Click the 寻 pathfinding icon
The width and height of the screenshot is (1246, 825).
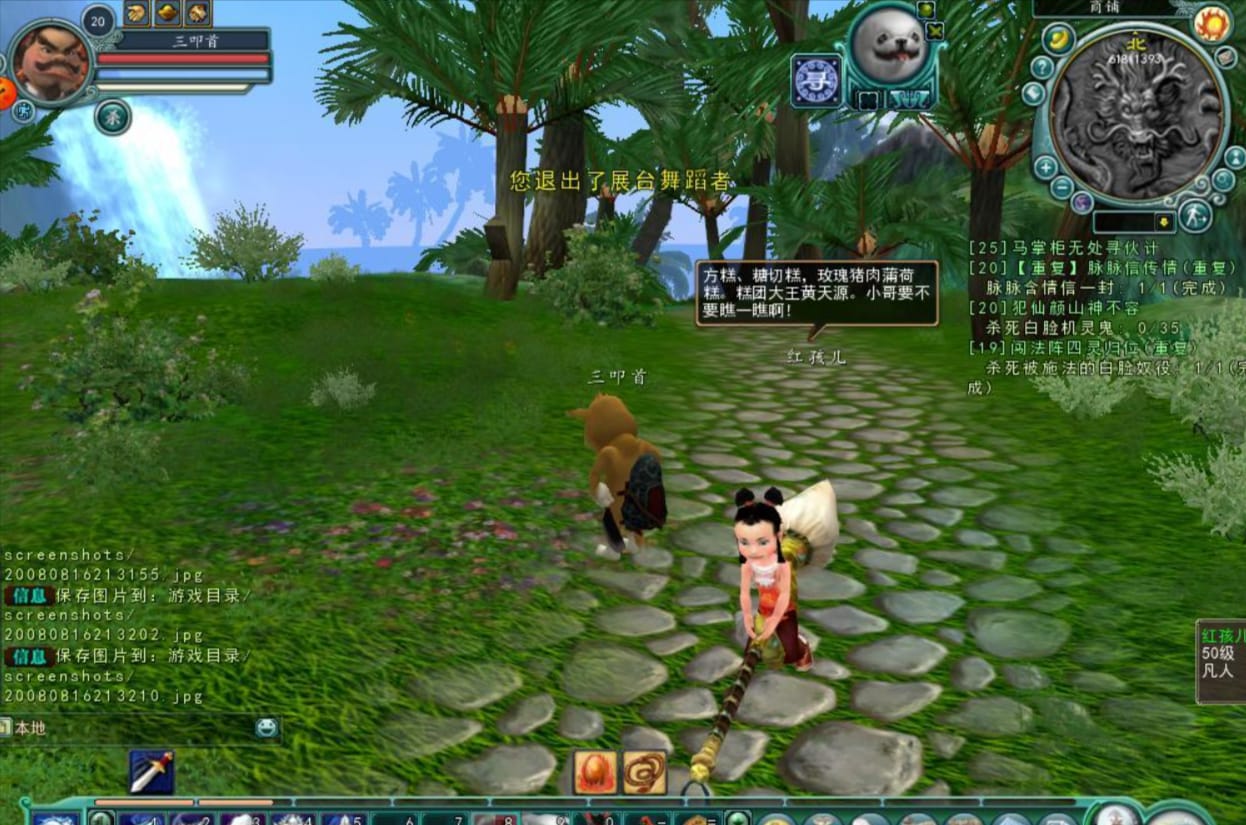pos(815,80)
